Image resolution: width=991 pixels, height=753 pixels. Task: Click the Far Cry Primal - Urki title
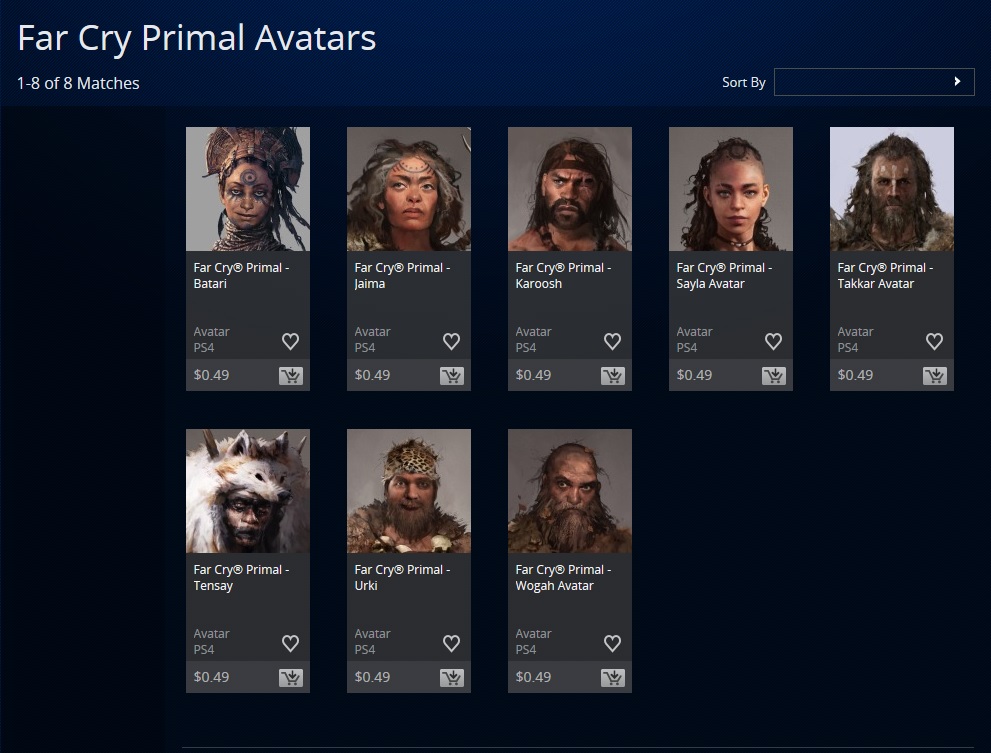402,577
